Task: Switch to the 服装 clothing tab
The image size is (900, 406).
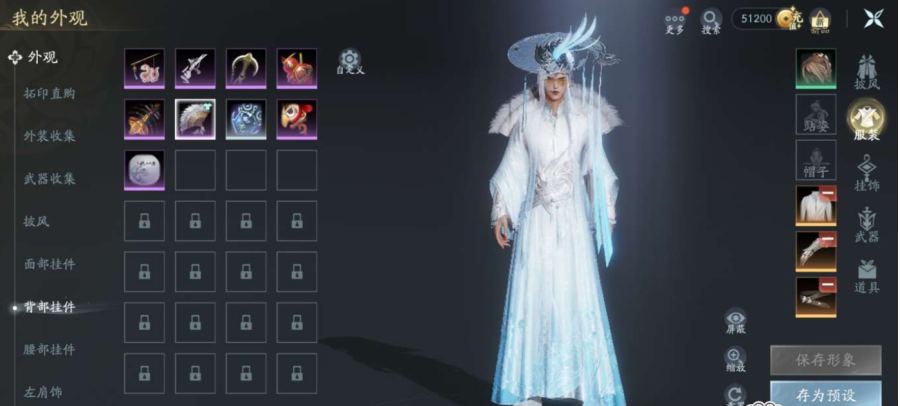Action: [866, 121]
